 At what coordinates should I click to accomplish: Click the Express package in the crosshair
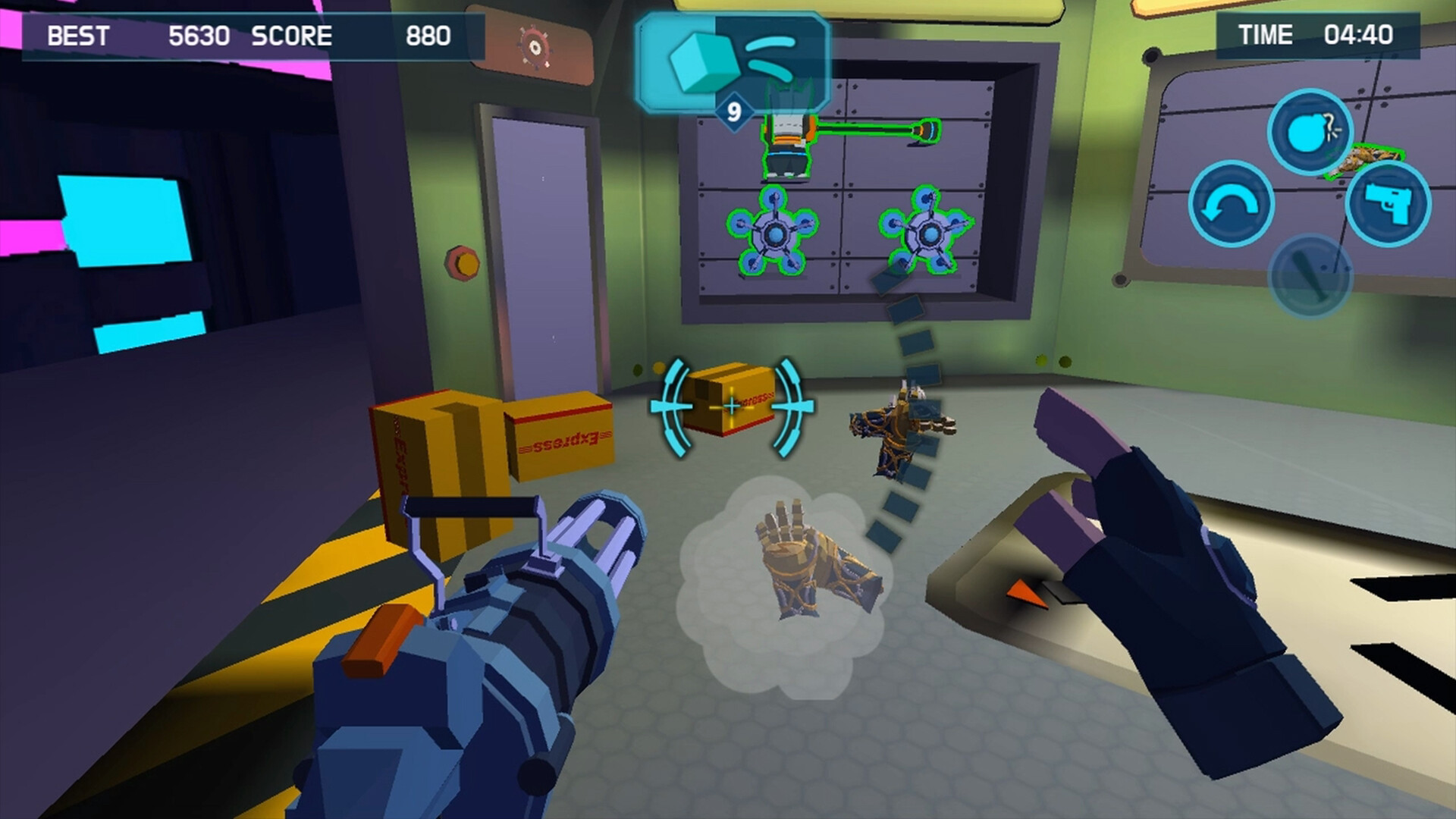pyautogui.click(x=730, y=403)
